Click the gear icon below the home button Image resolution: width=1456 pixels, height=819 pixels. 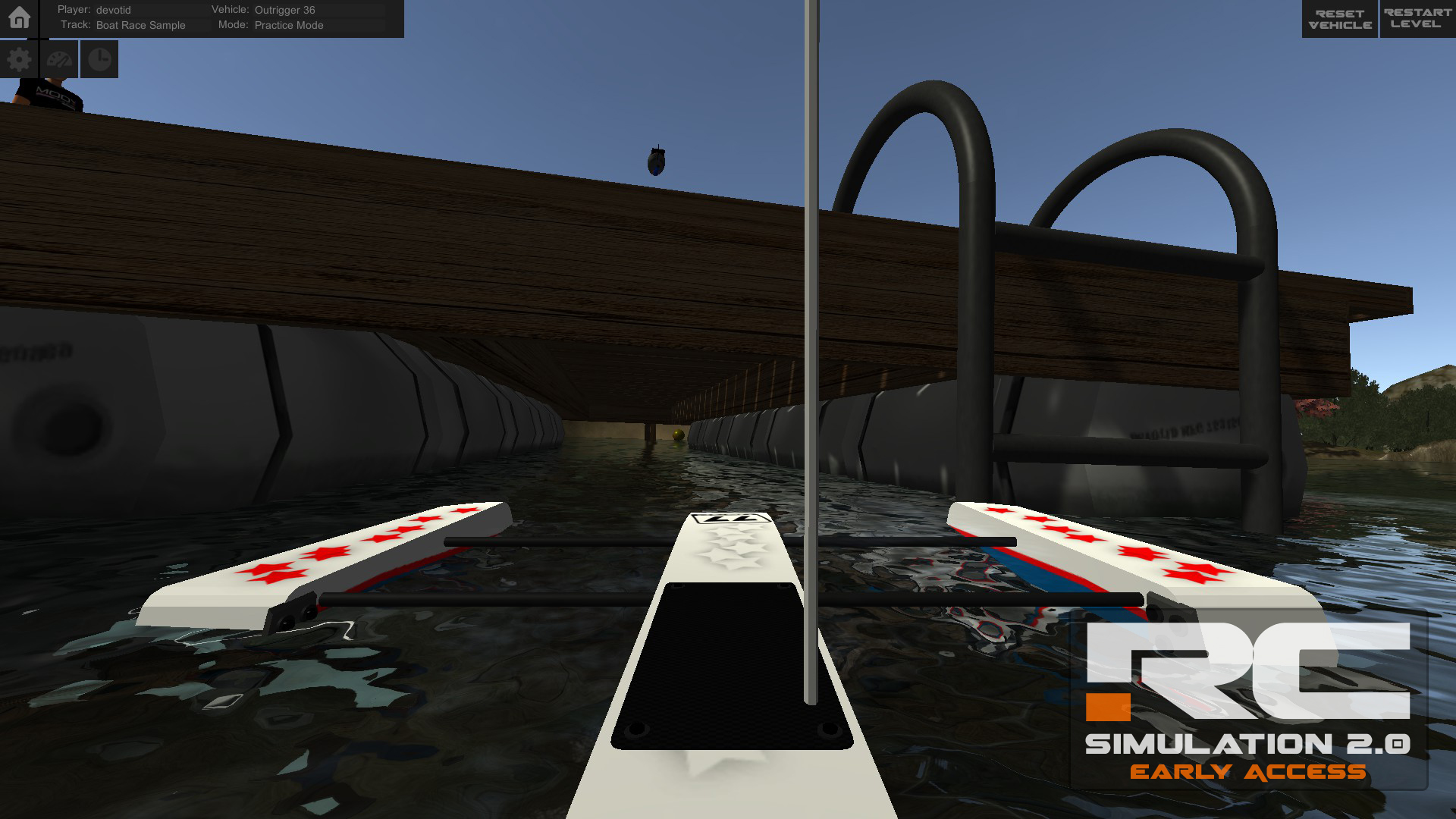(20, 58)
